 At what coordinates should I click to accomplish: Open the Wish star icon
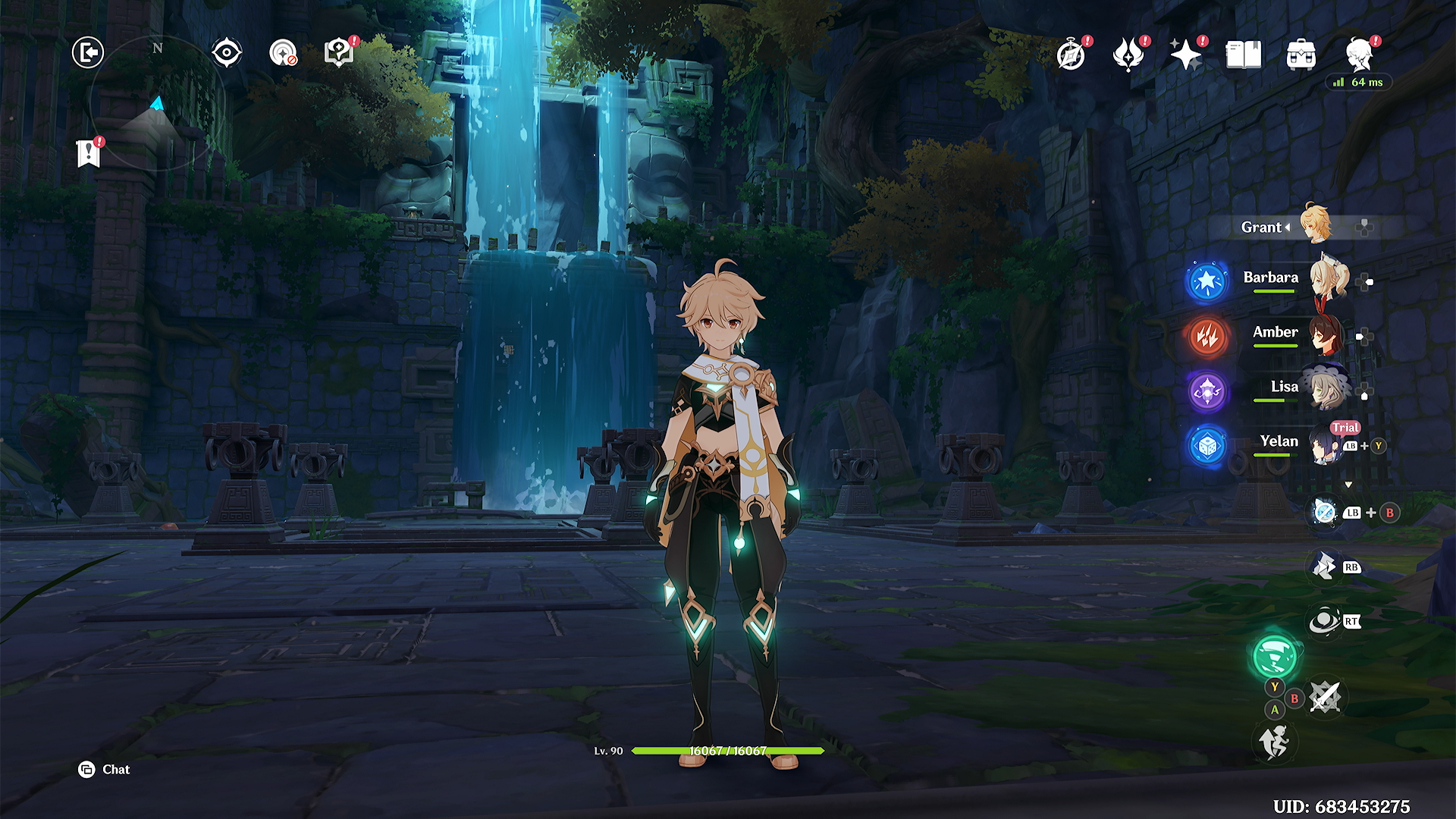1185,55
